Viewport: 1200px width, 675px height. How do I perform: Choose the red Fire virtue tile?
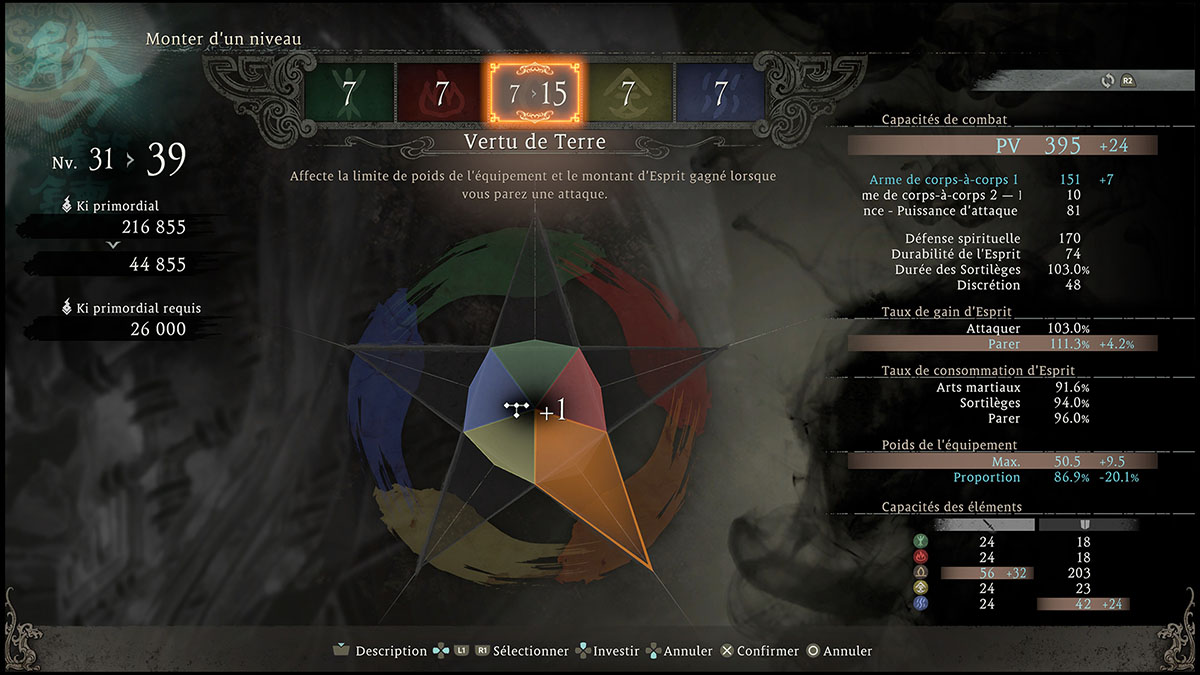(441, 94)
